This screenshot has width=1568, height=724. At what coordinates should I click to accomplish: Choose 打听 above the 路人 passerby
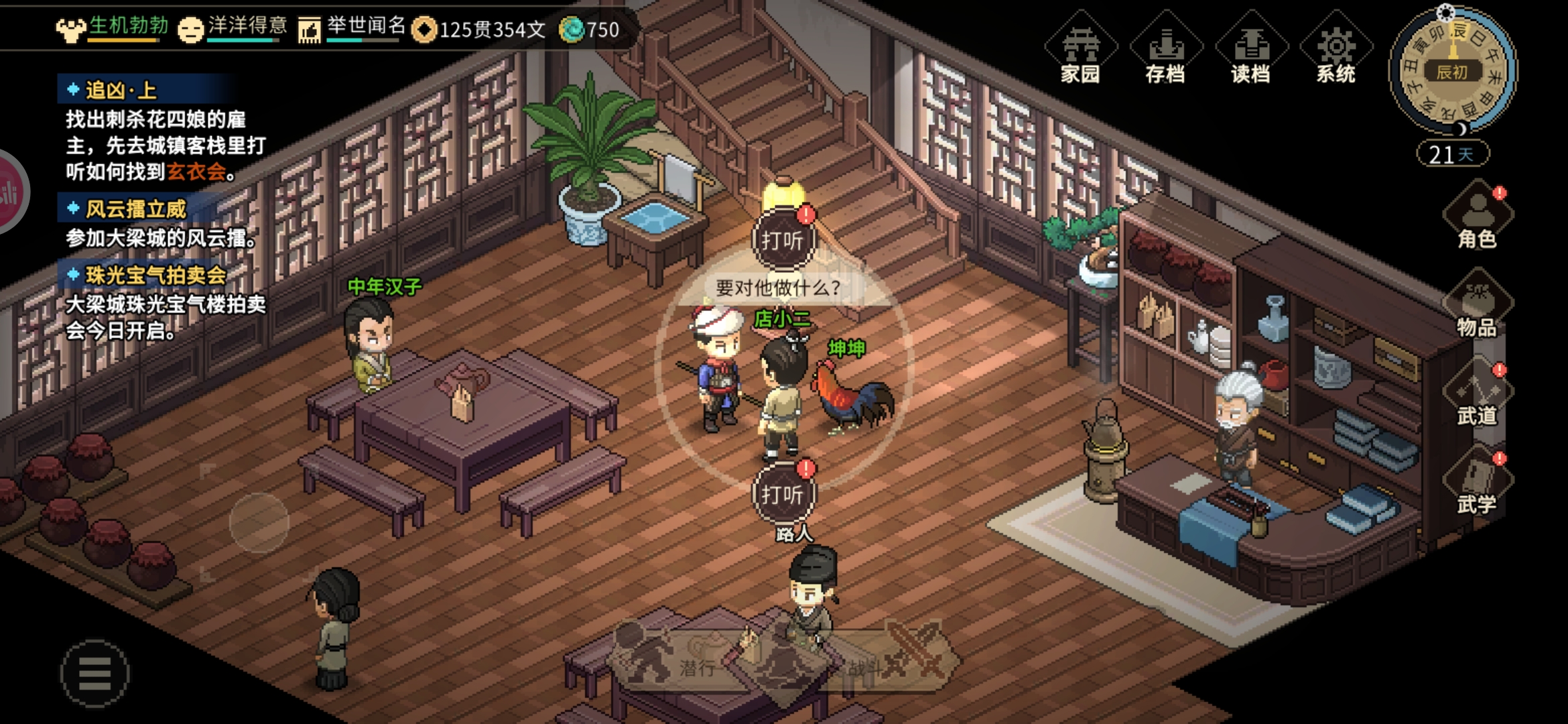tap(782, 494)
